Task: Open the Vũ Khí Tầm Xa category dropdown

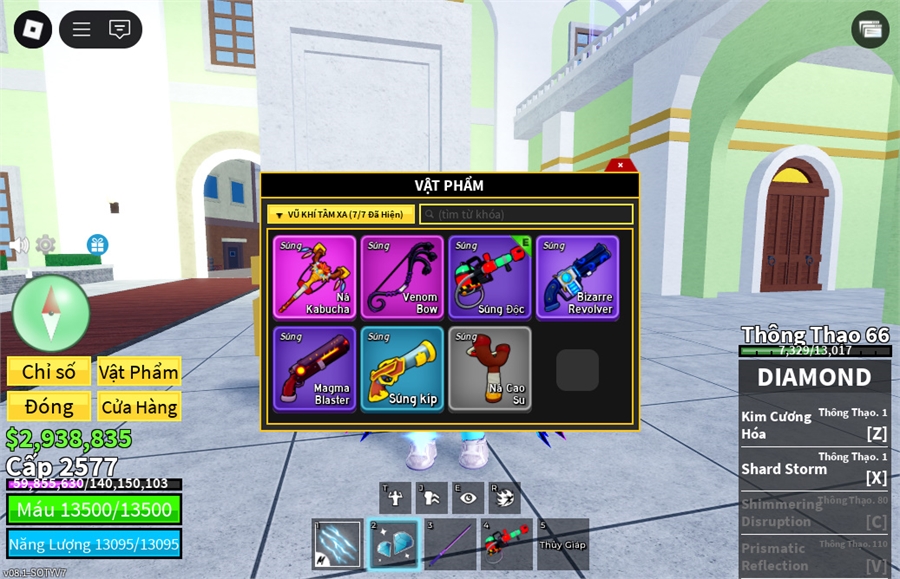Action: [341, 214]
